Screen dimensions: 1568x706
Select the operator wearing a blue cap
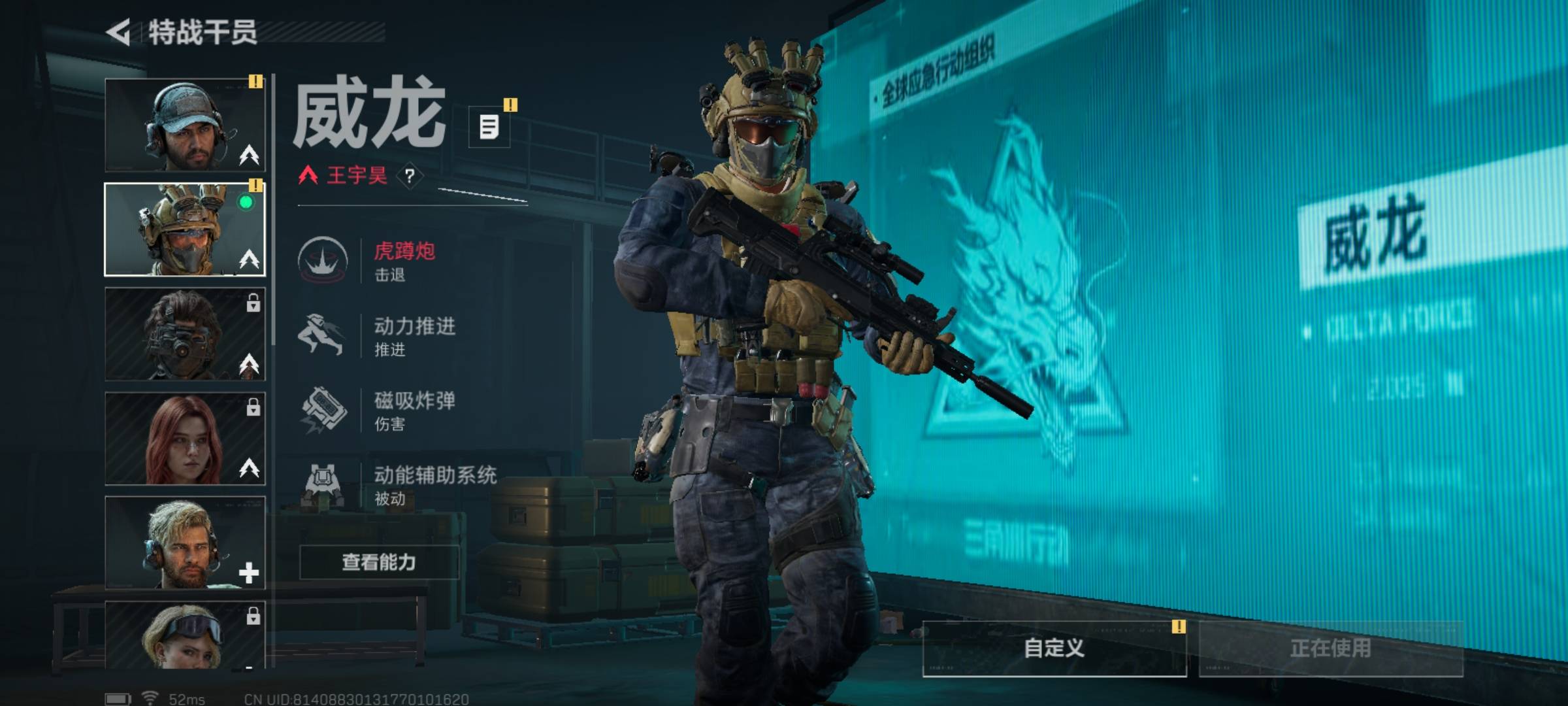(185, 125)
